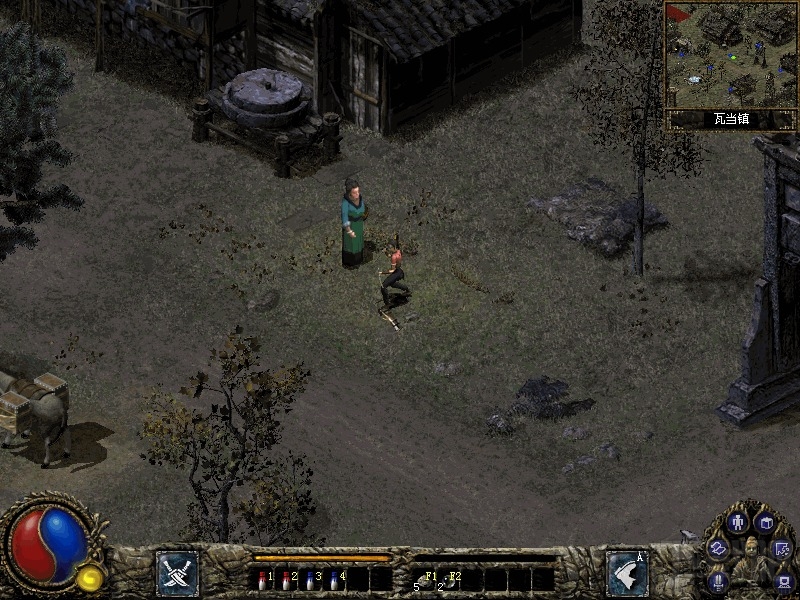Select the crossed swords attack skill

(x=176, y=573)
